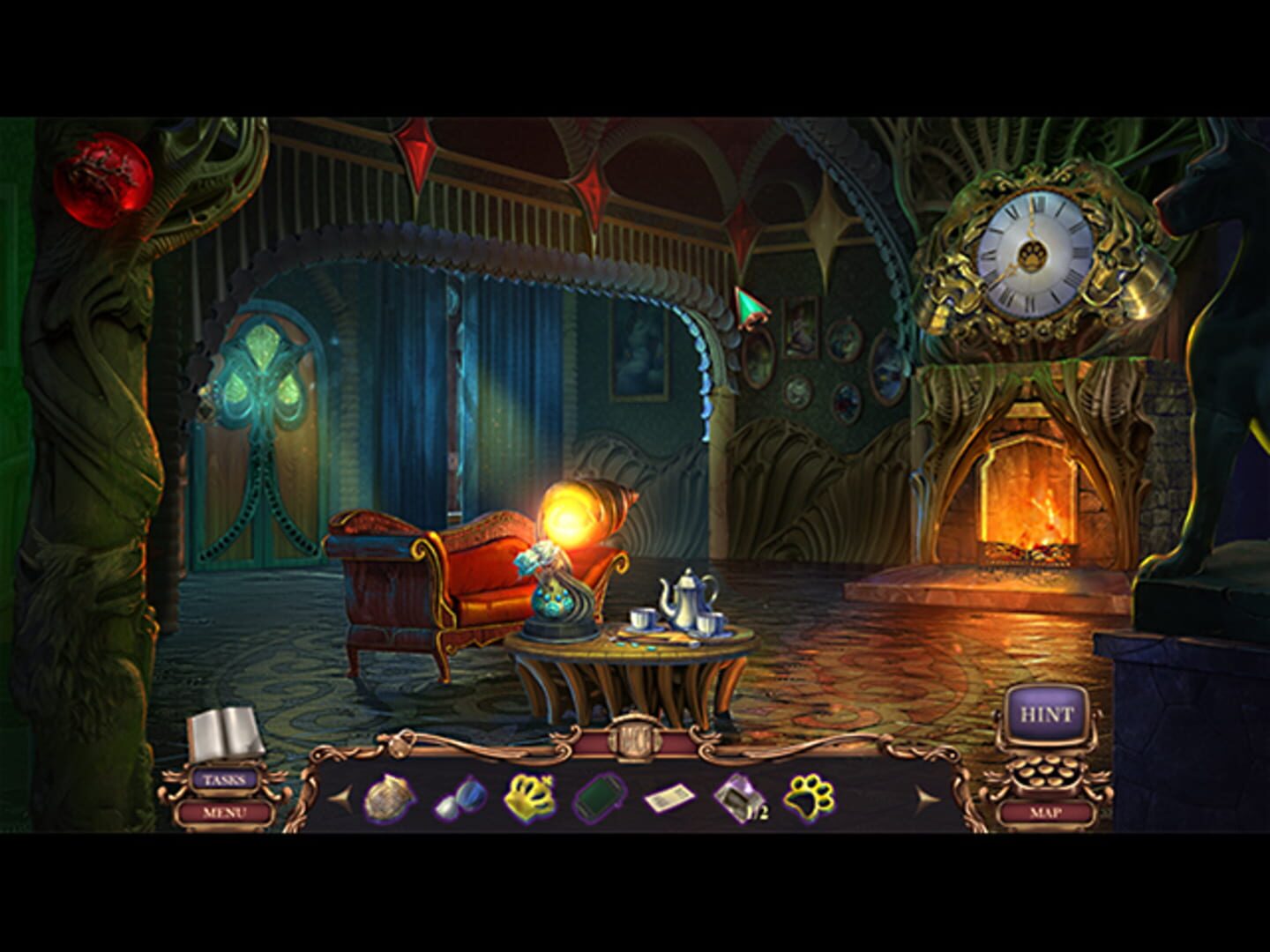Open the MAP
Image resolution: width=1270 pixels, height=952 pixels.
(x=1048, y=812)
